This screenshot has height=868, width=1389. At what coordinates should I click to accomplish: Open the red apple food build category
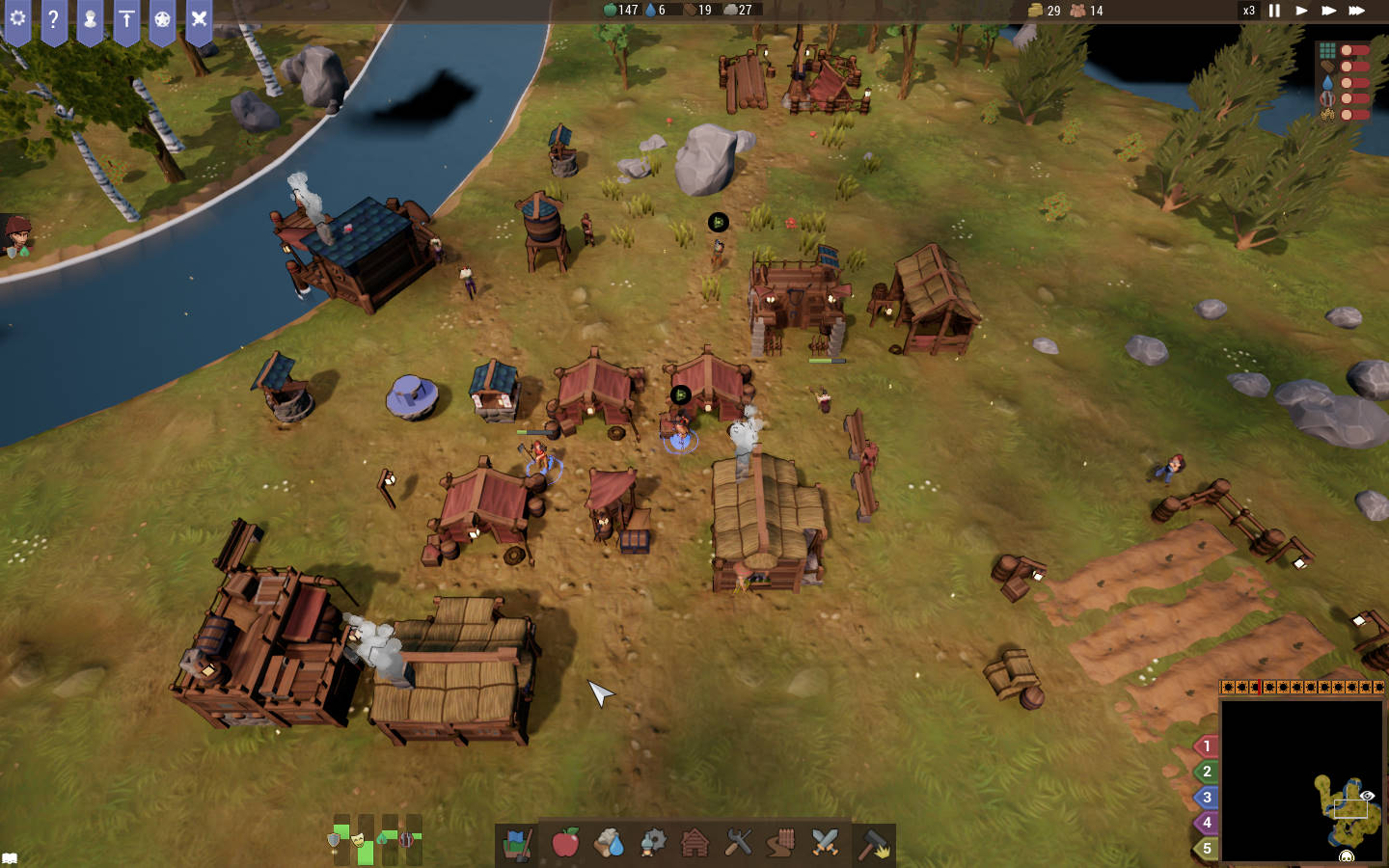click(x=565, y=844)
